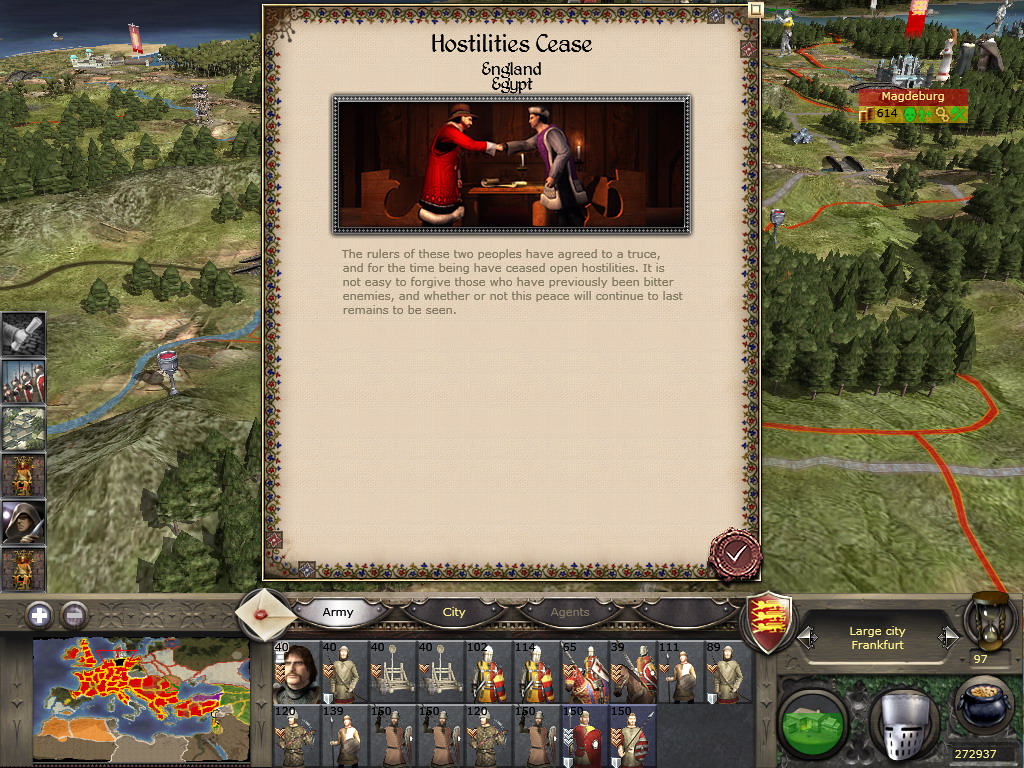The height and width of the screenshot is (768, 1024).
Task: Open the hooded assassin event message
Action: [23, 522]
